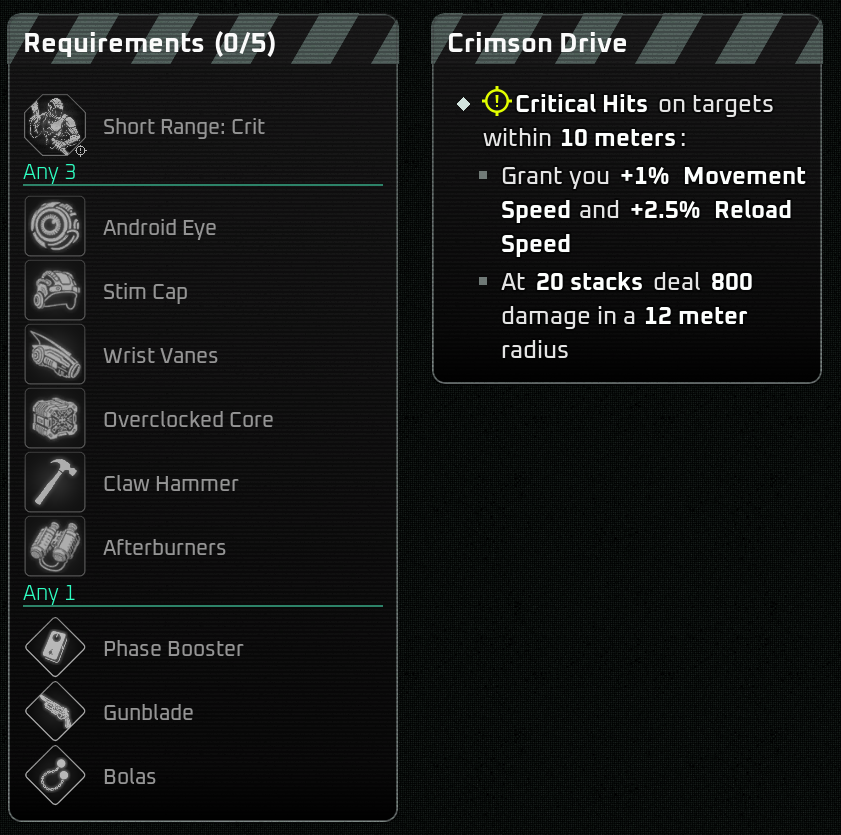Select the Afterburners item icon
Image resolution: width=841 pixels, height=835 pixels.
pyautogui.click(x=54, y=547)
